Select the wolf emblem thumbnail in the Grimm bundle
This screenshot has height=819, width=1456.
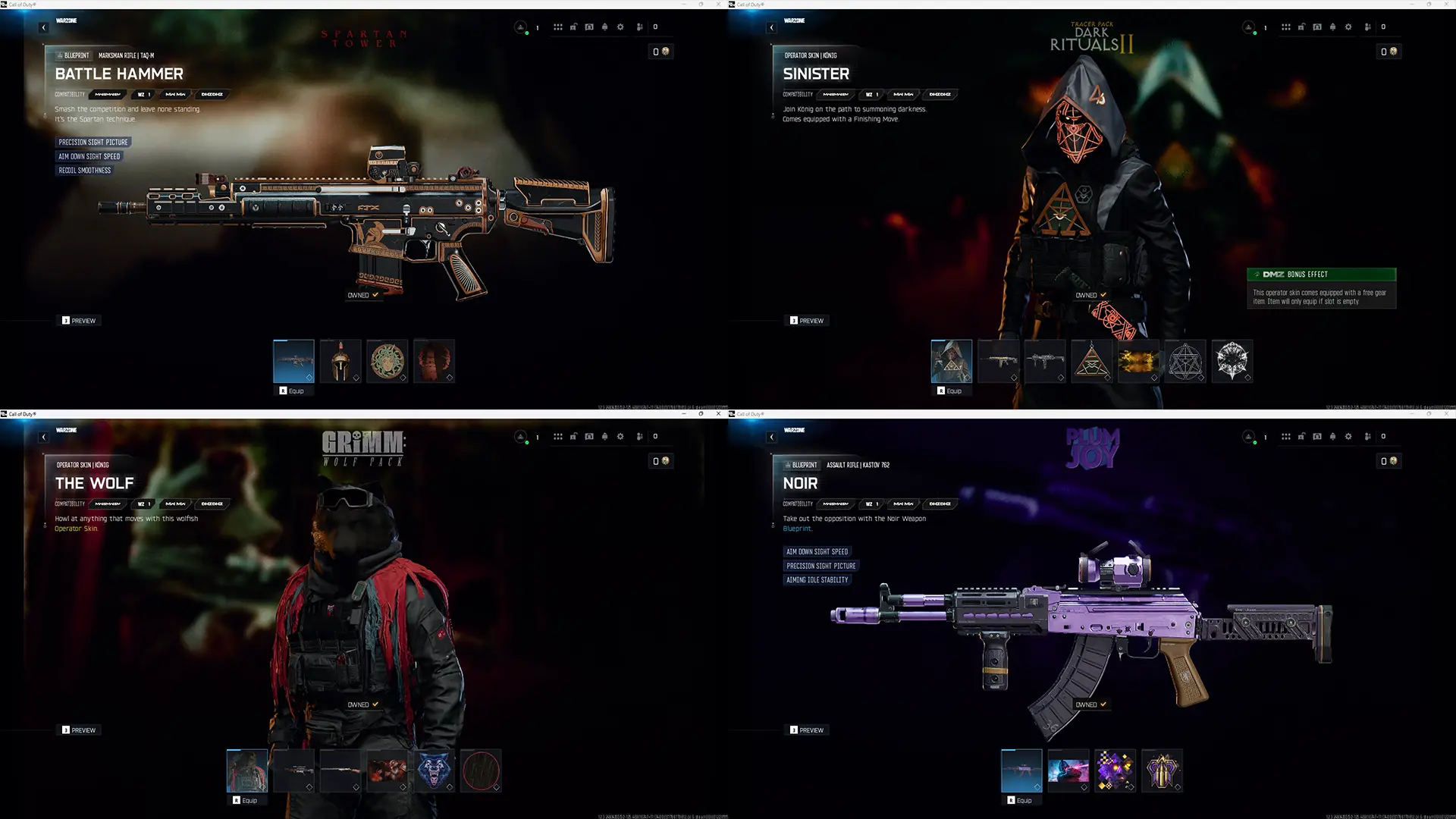point(435,770)
